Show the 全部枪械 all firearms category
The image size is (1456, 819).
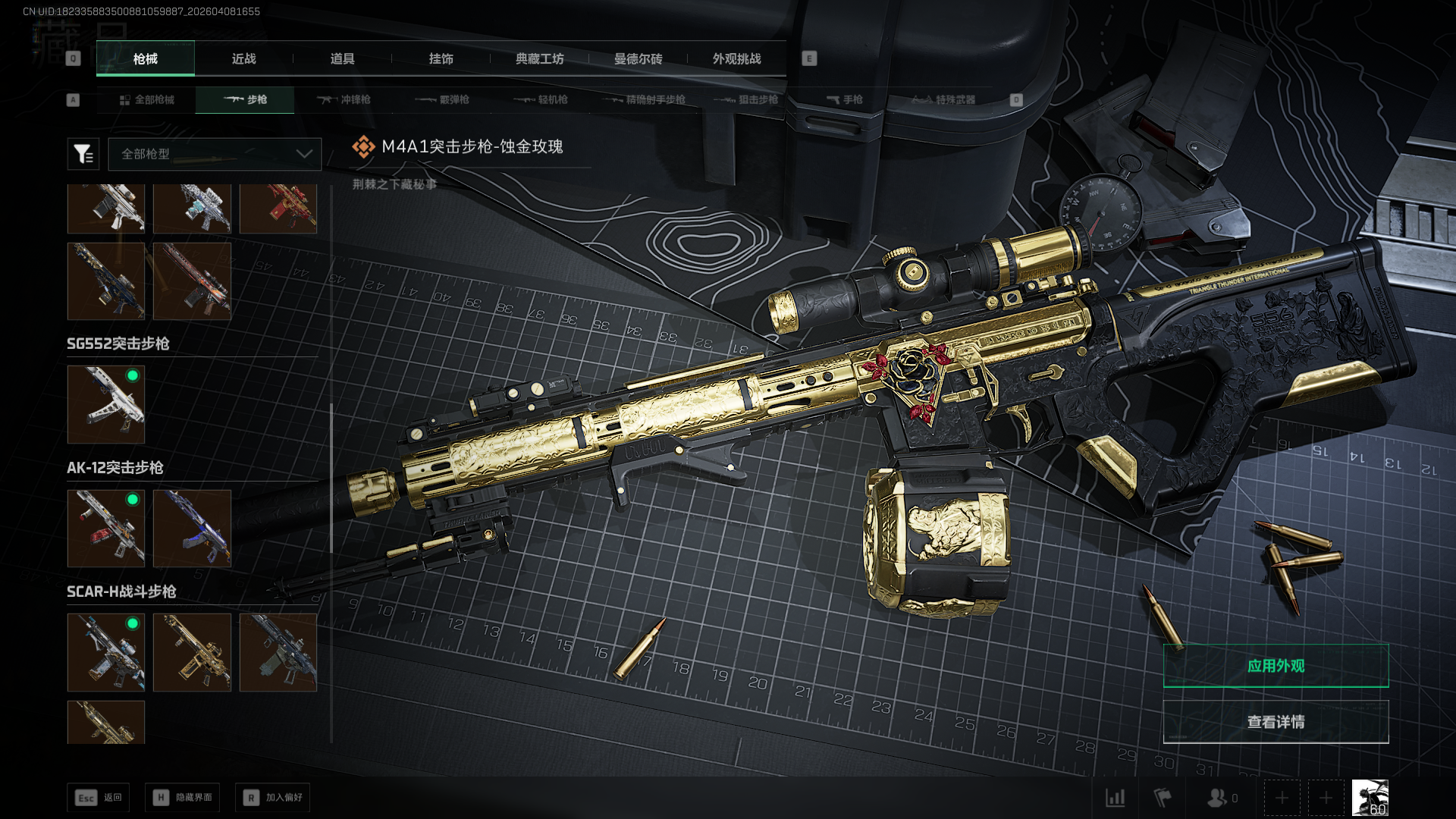(x=146, y=100)
